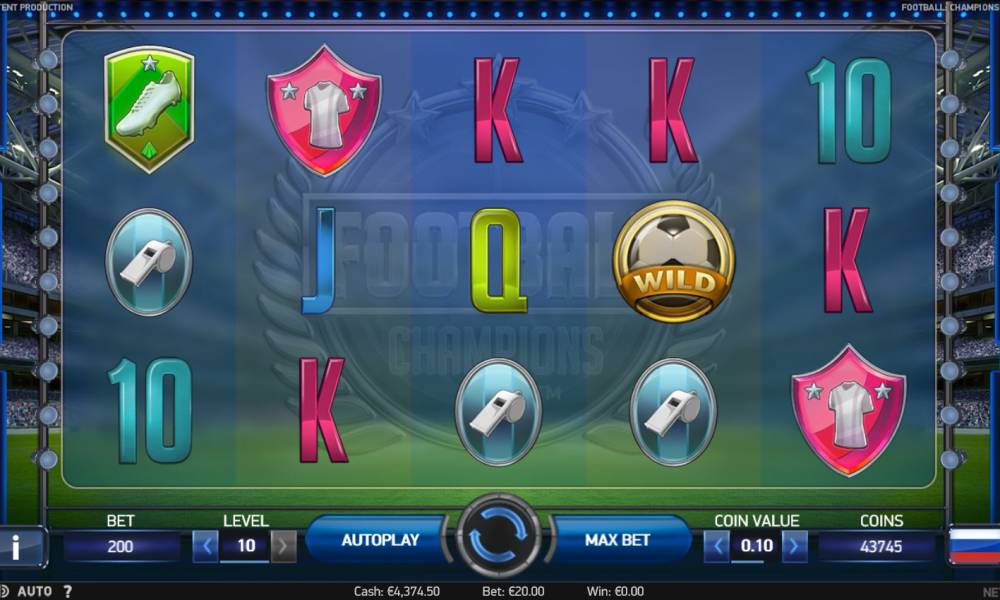Spin the reels with the circular arrow button

click(x=498, y=540)
